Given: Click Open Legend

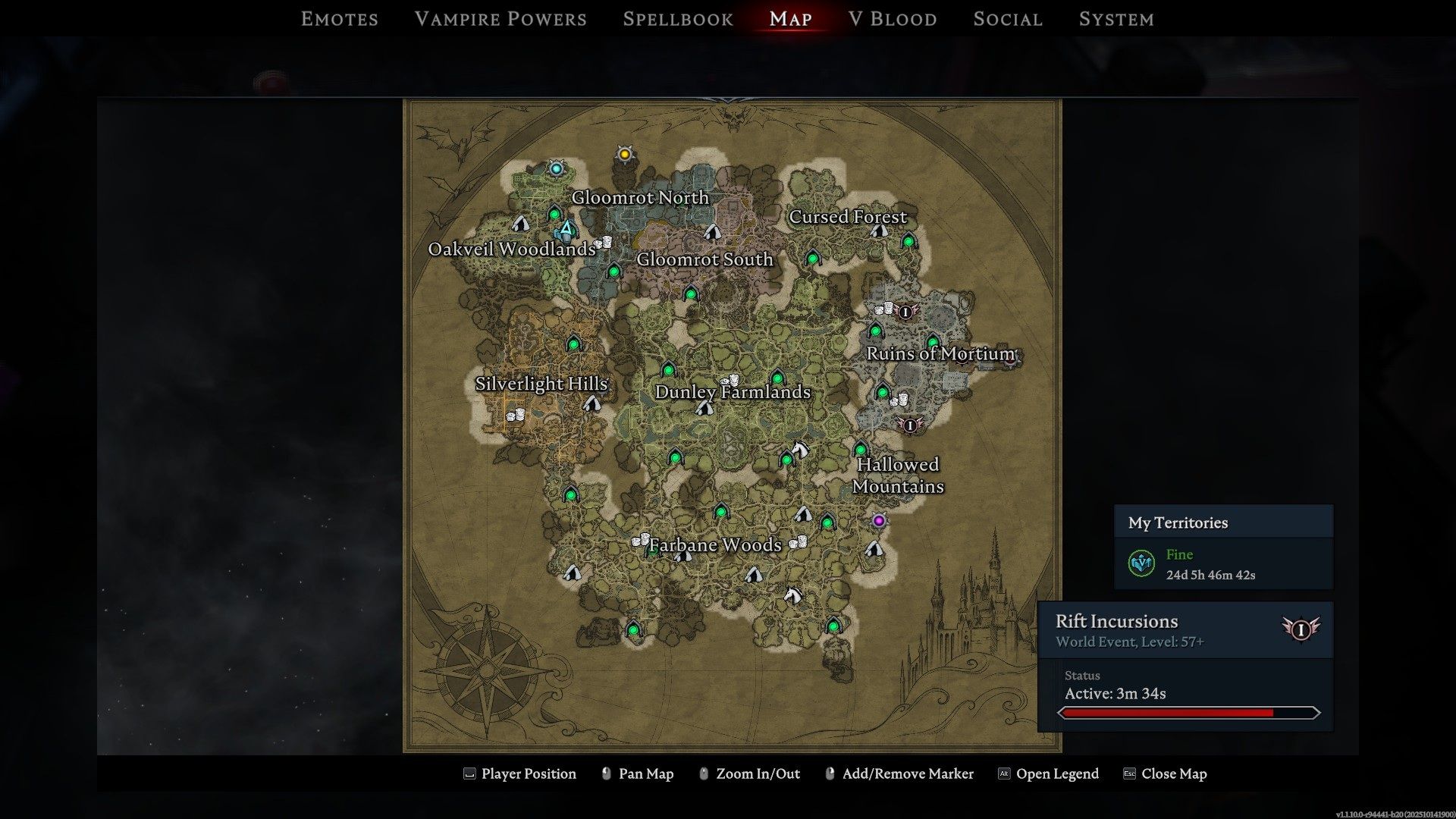Looking at the screenshot, I should tap(1059, 773).
